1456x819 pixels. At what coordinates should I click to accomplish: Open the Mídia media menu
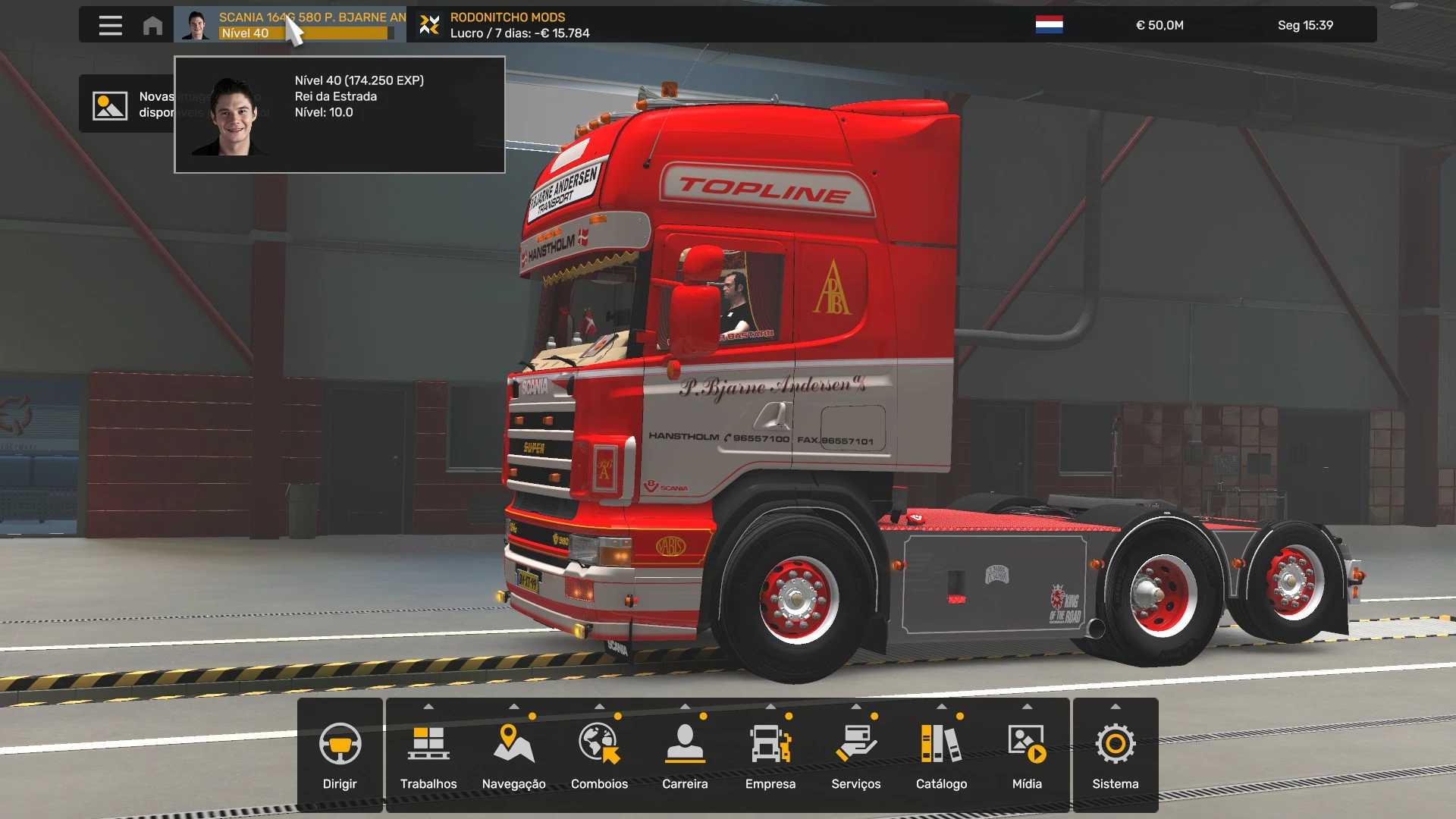tap(1027, 755)
